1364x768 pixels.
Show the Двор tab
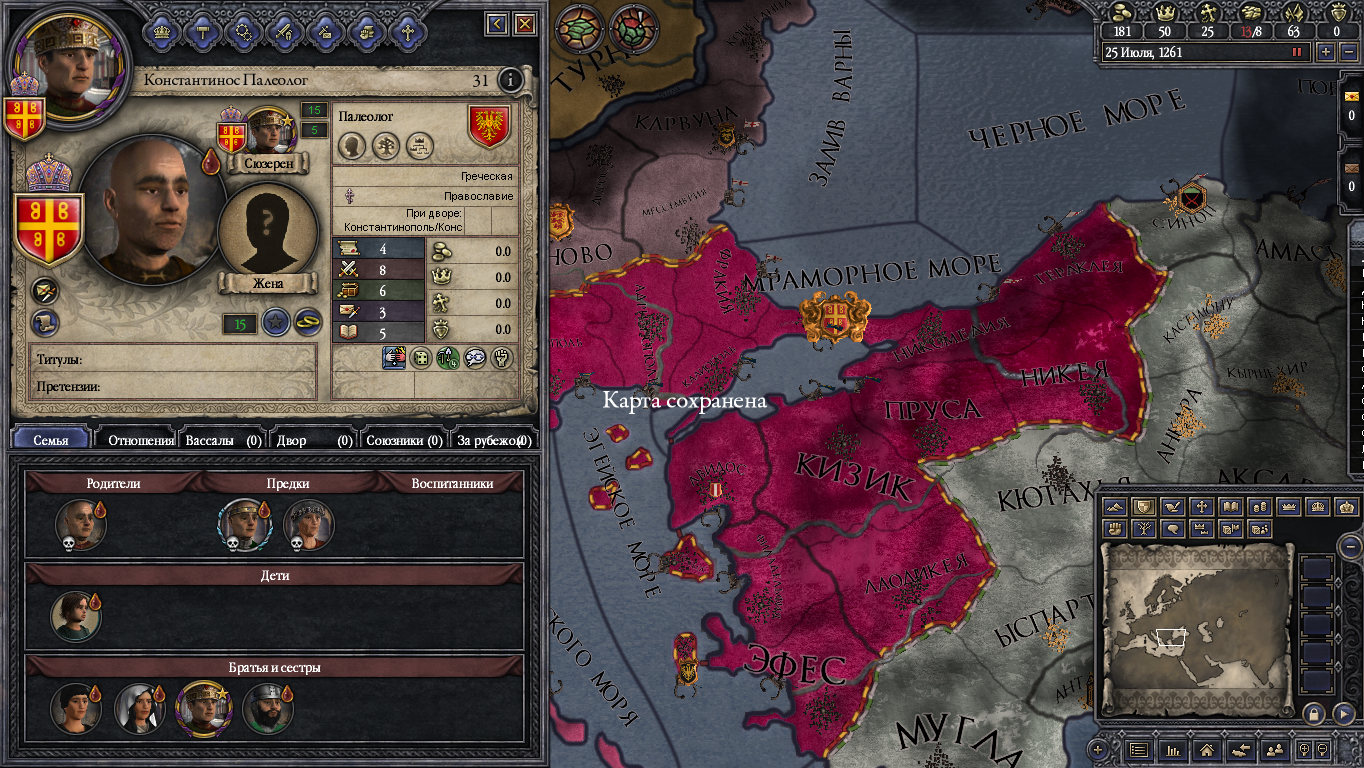click(x=313, y=439)
